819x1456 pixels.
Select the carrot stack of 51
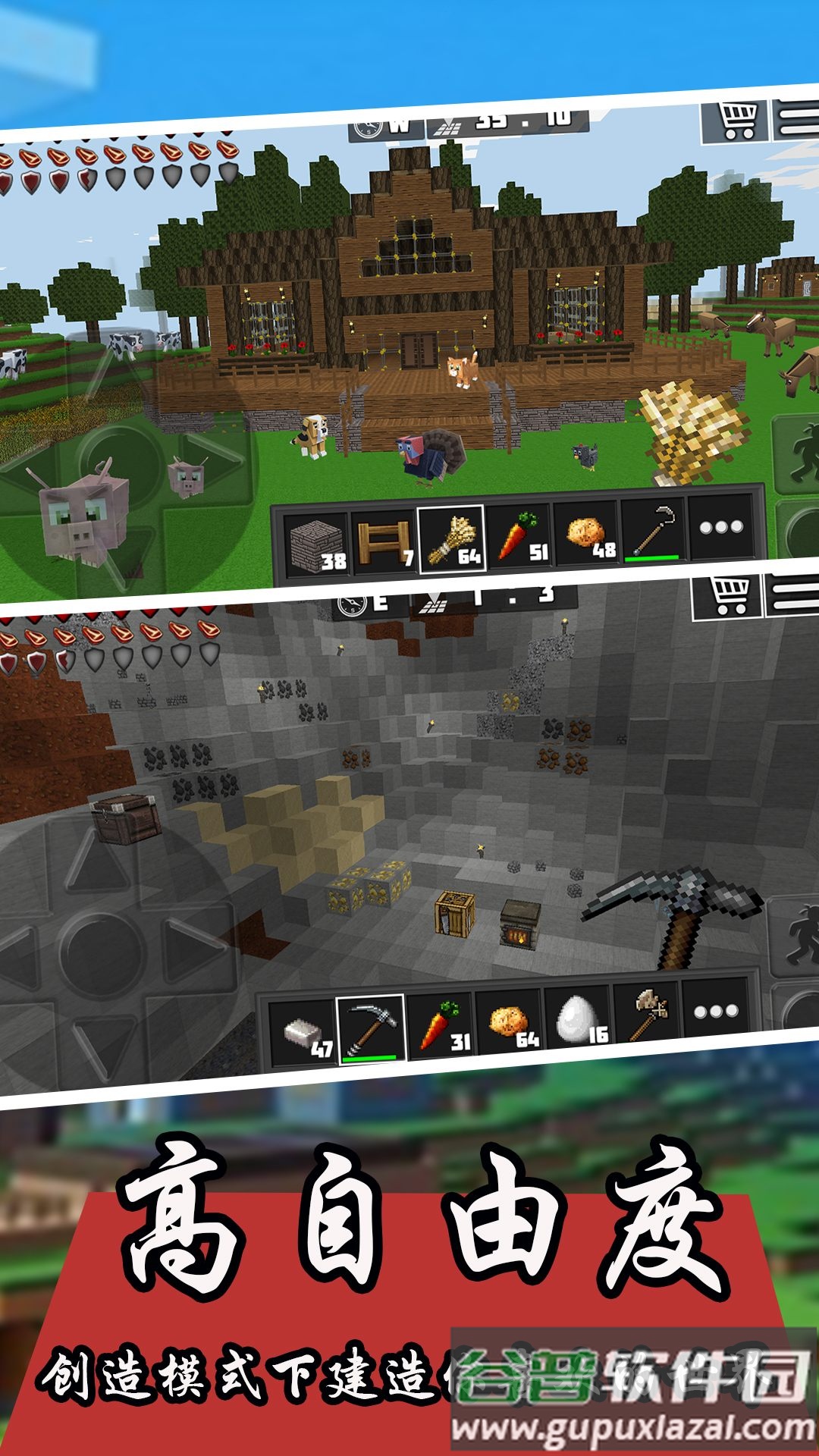(x=520, y=535)
